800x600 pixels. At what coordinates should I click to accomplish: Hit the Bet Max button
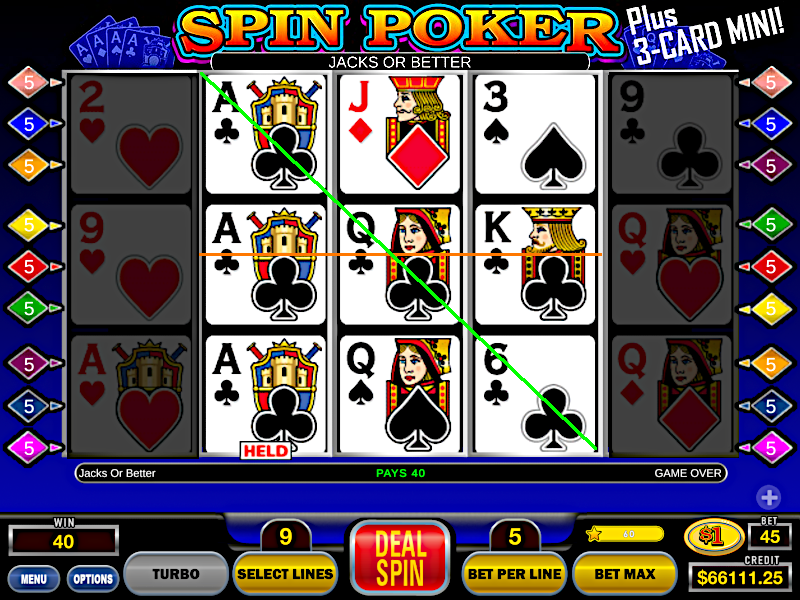(625, 574)
